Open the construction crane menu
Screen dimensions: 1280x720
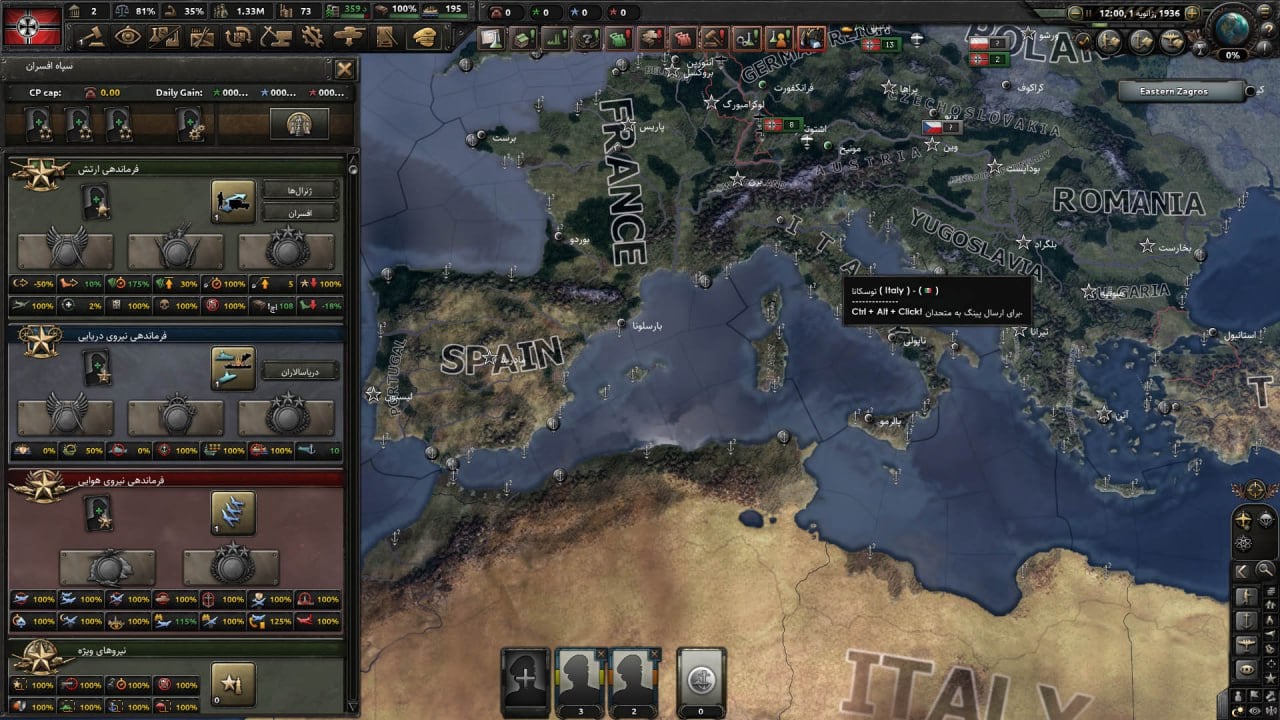(272, 37)
